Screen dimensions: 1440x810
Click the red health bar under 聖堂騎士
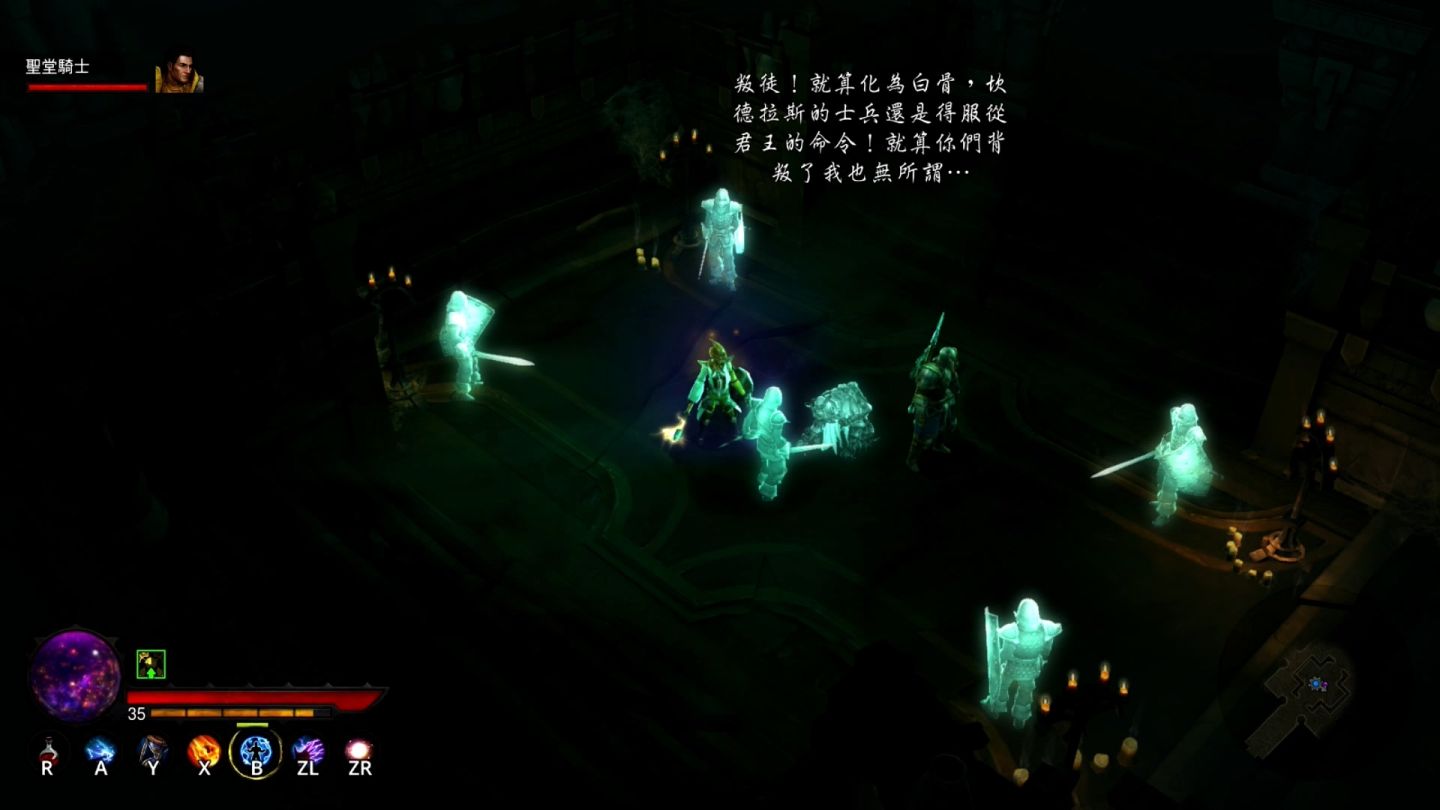85,87
